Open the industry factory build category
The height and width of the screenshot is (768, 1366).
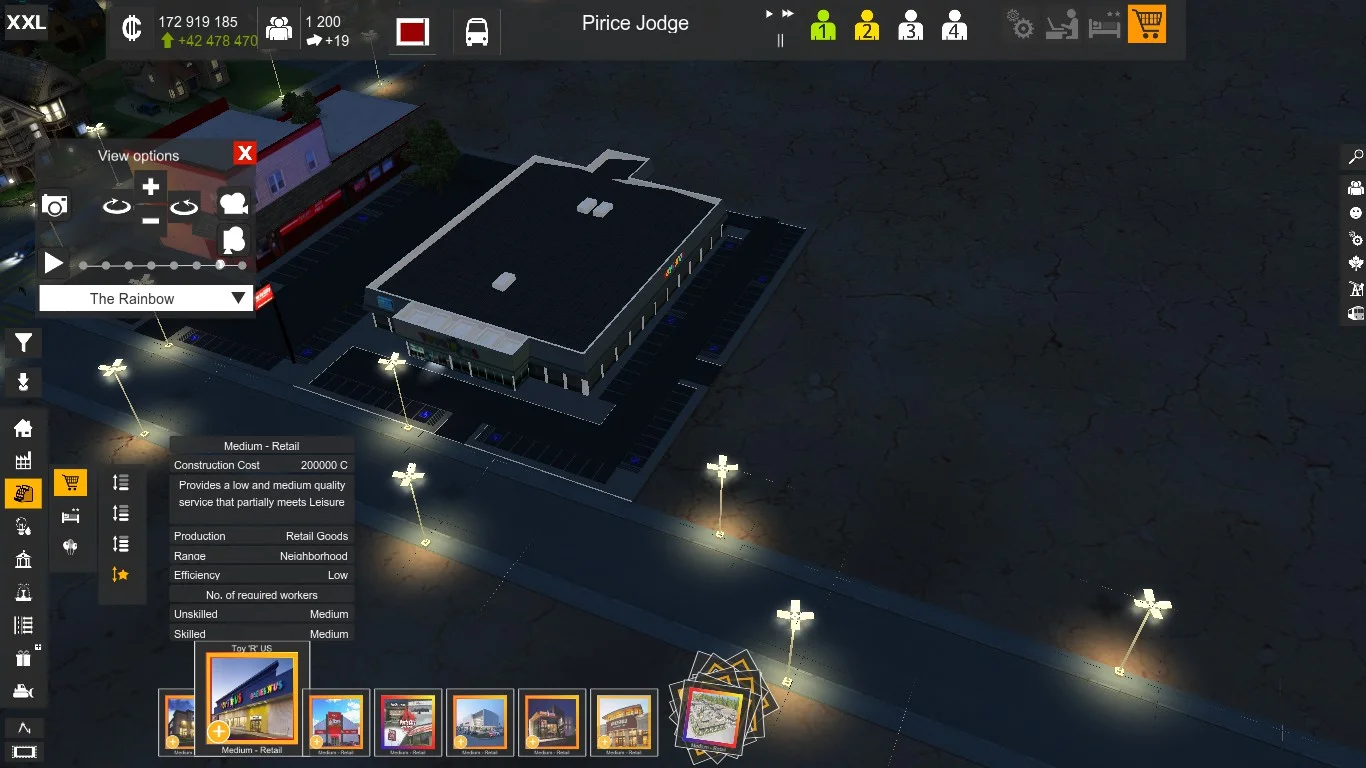pos(23,460)
